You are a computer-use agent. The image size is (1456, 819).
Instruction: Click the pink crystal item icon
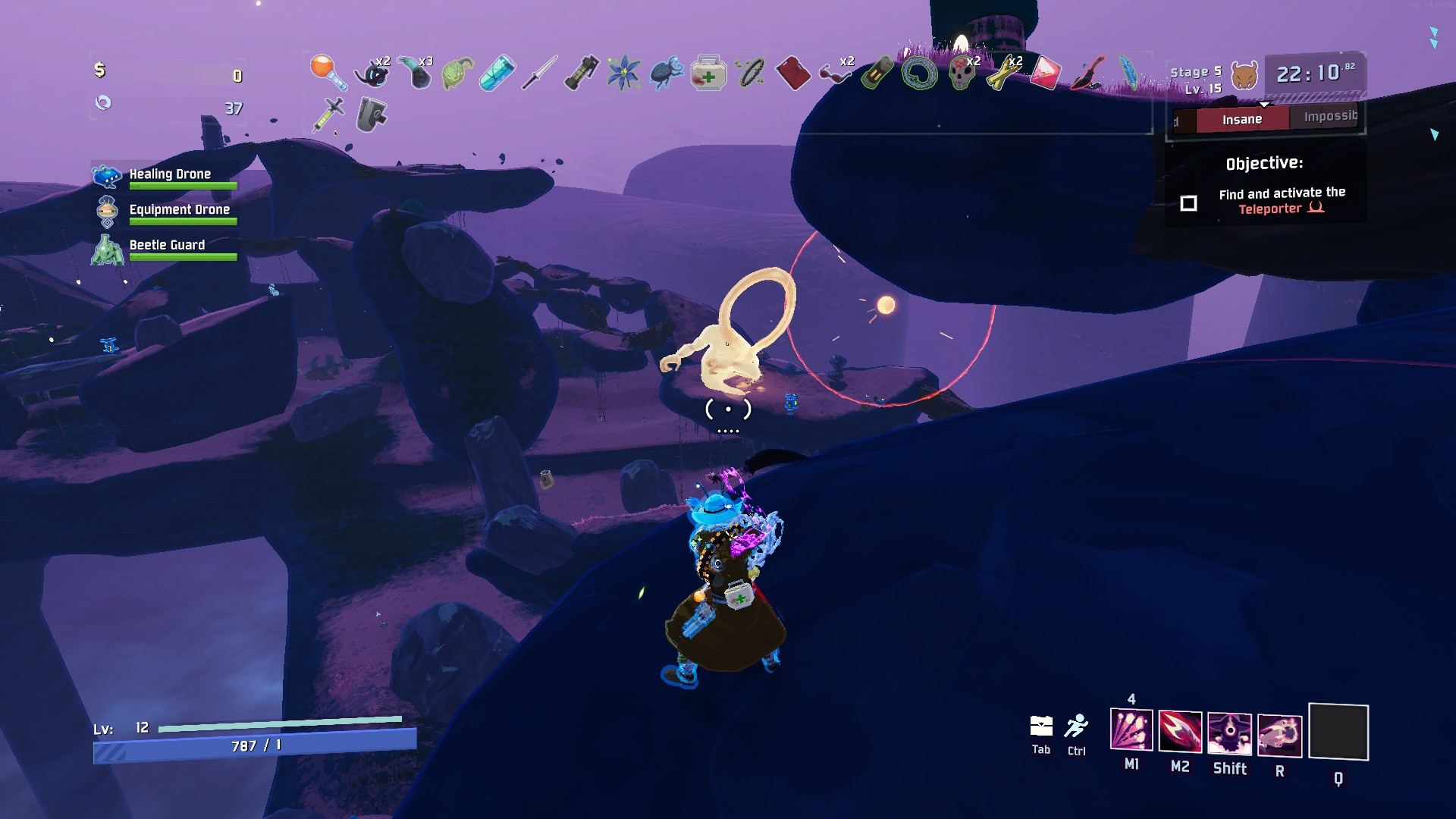point(1045,74)
